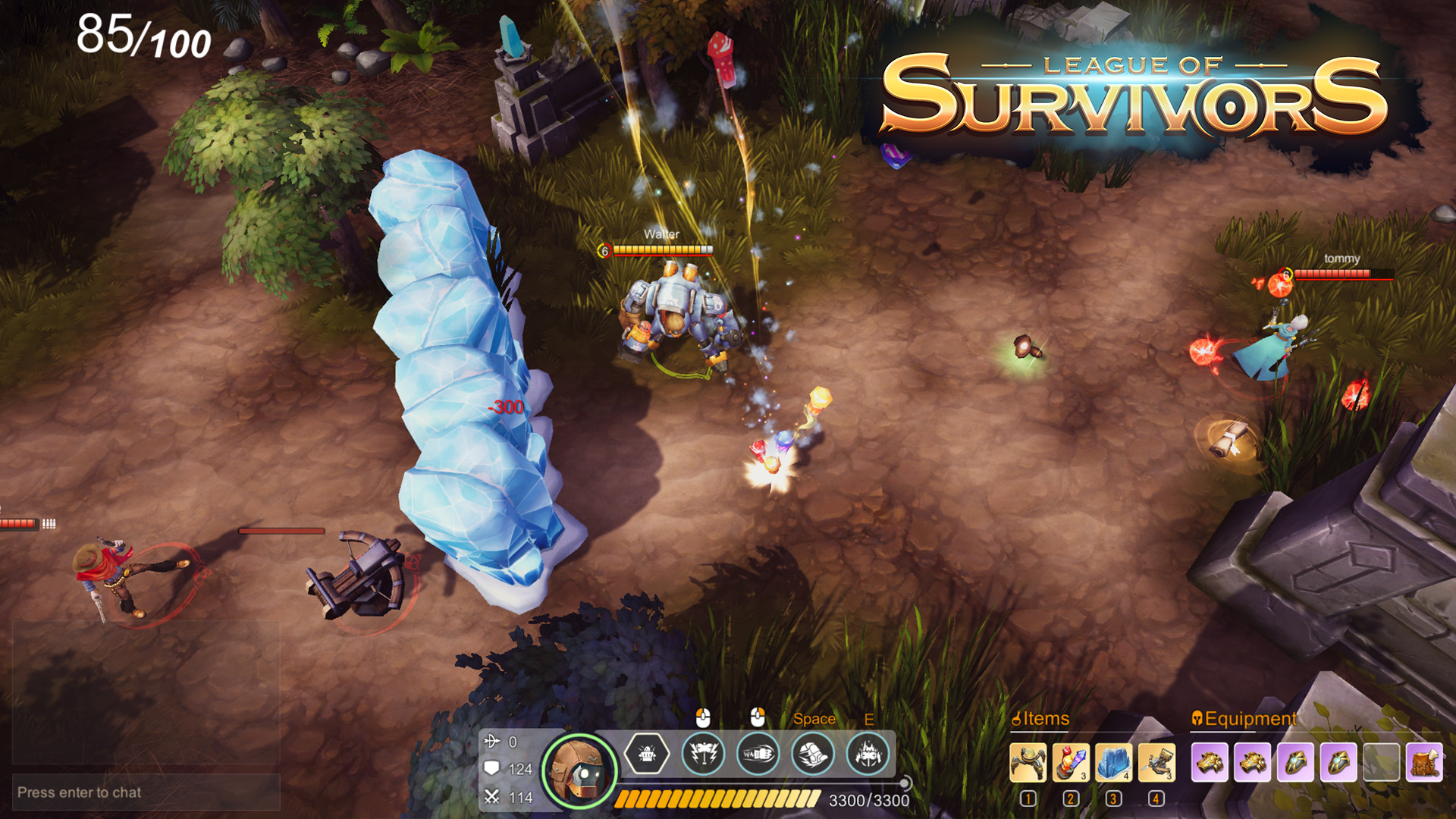Select the lightning hammer attack ability icon
This screenshot has width=1456, height=819.
[703, 754]
